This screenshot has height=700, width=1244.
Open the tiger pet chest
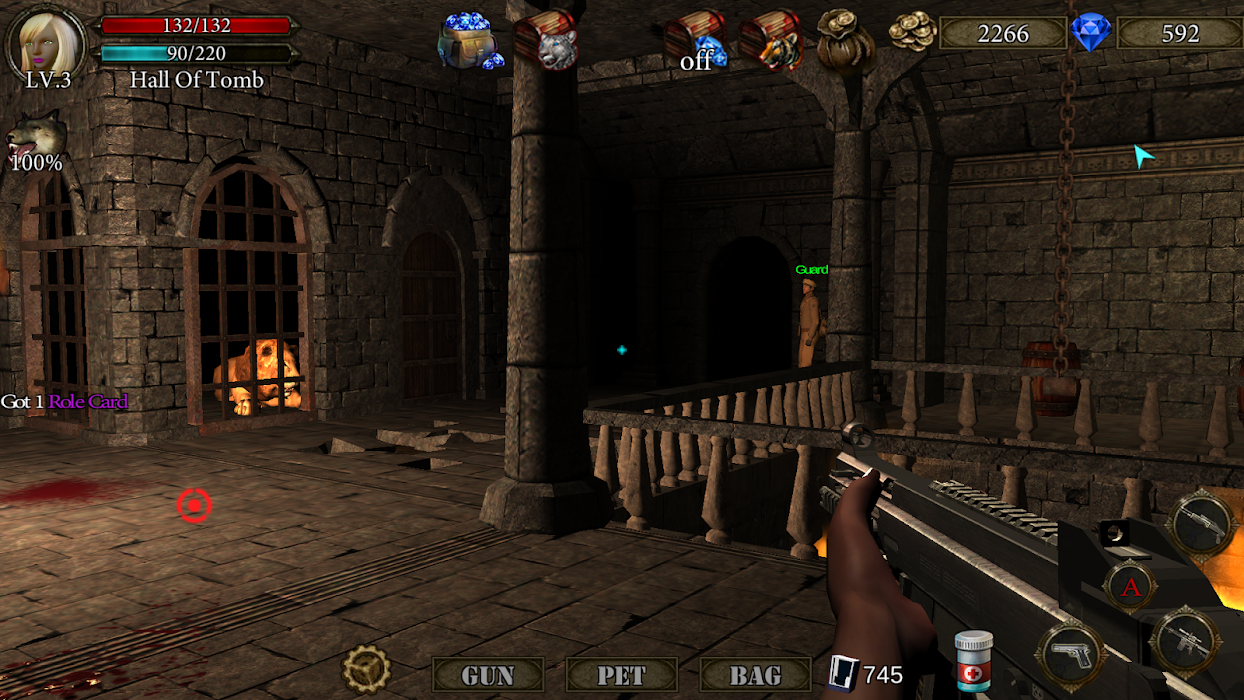[x=772, y=42]
